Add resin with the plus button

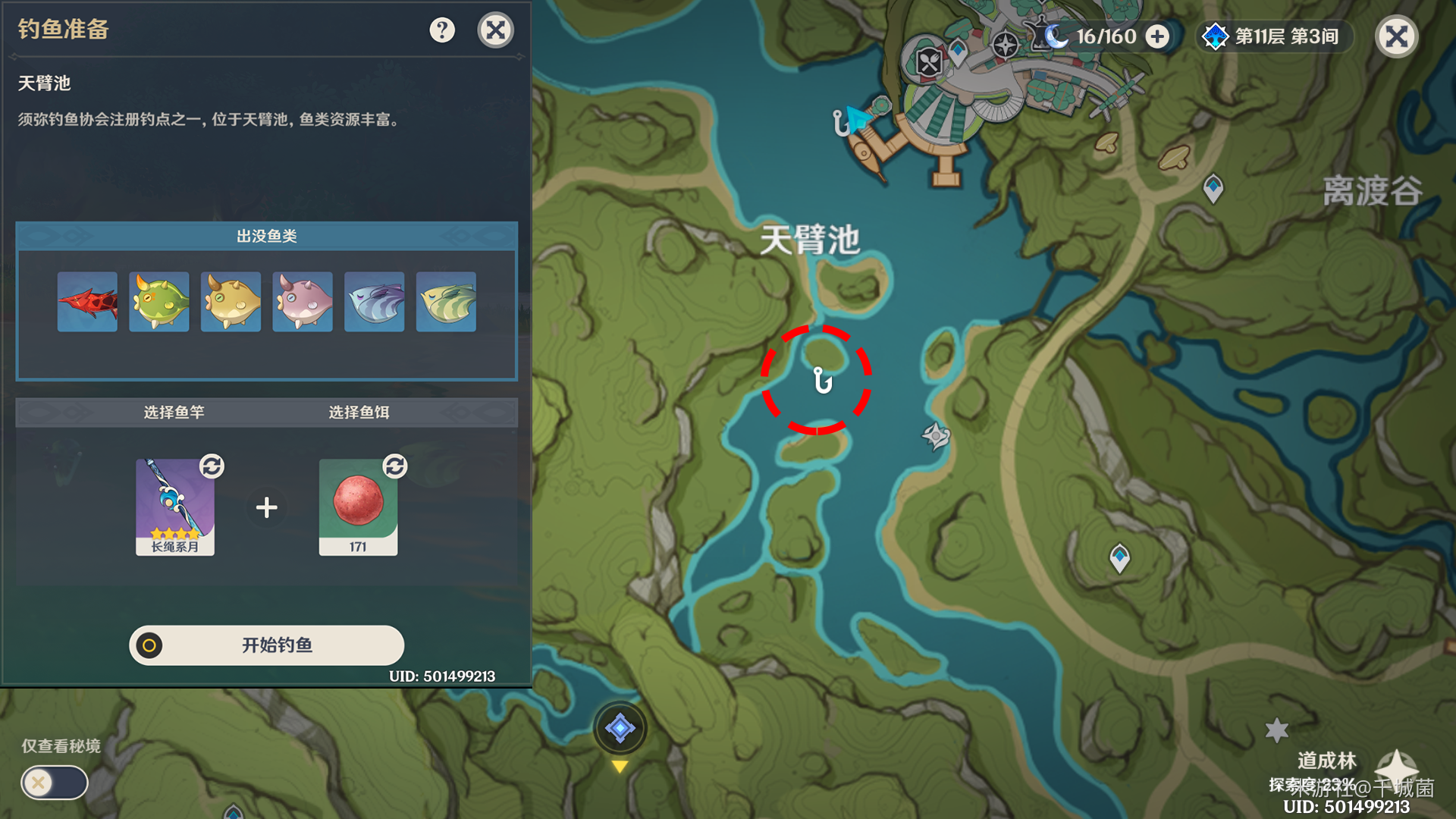[x=1157, y=36]
